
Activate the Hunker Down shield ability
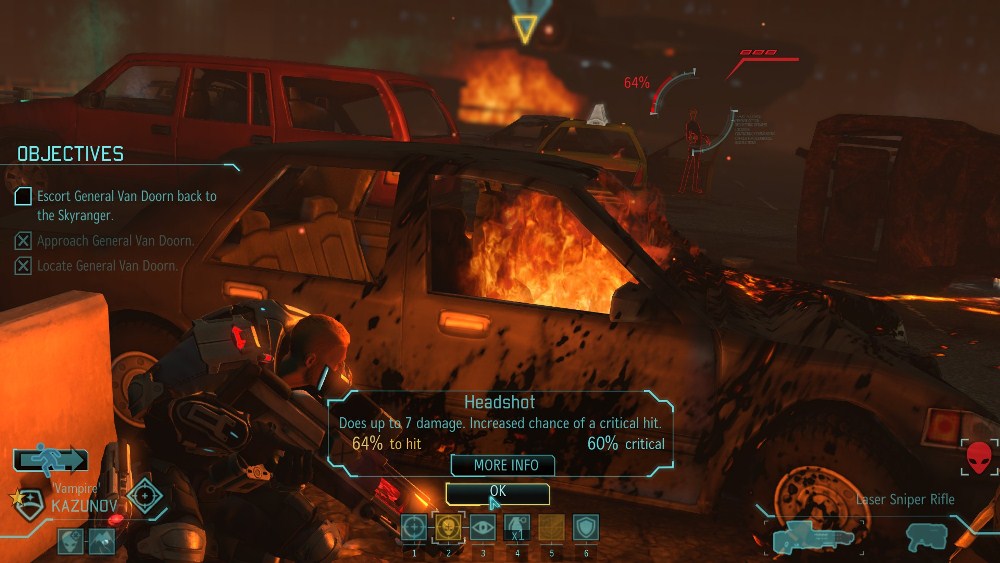click(x=585, y=527)
